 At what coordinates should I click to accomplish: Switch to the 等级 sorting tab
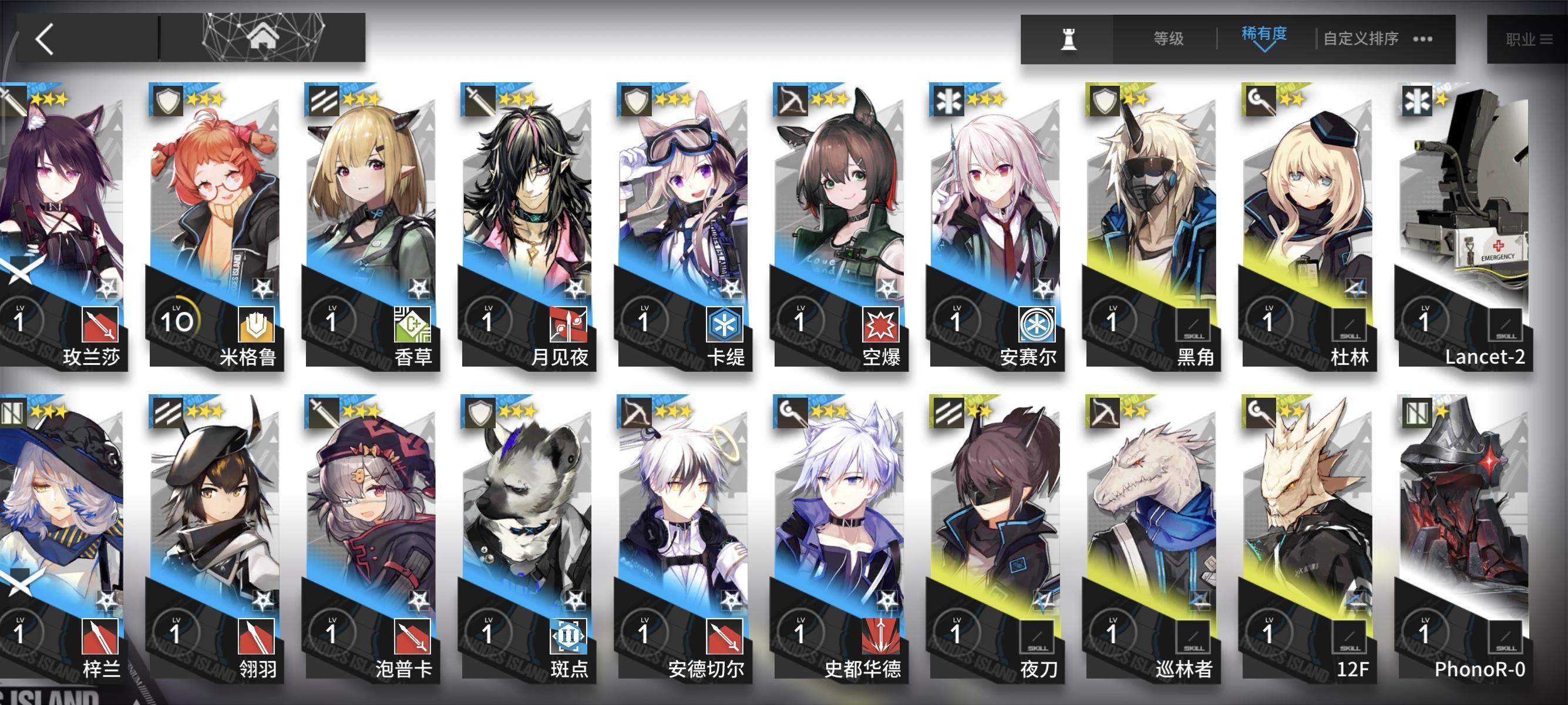[x=1170, y=38]
